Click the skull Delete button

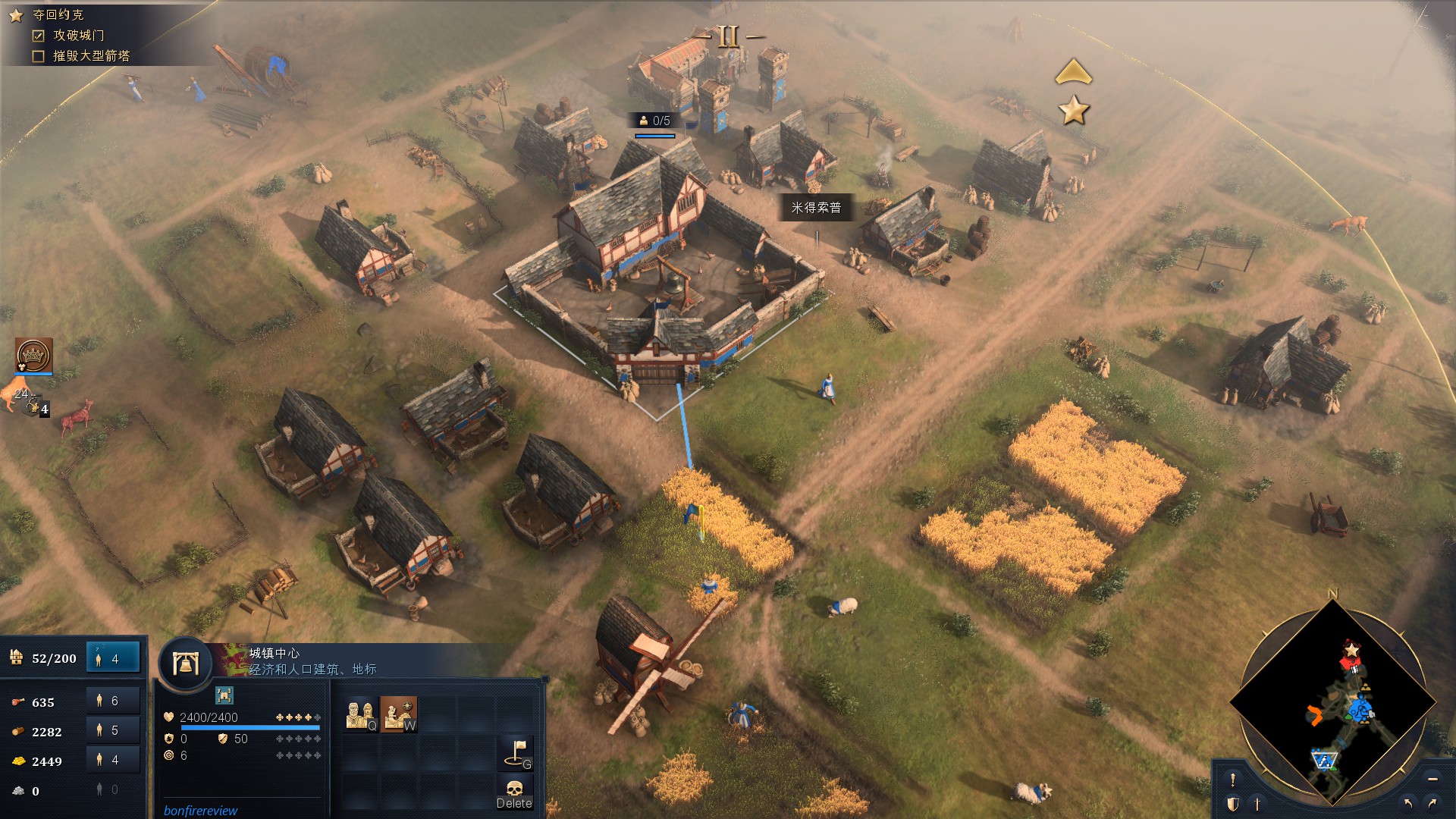pyautogui.click(x=514, y=792)
